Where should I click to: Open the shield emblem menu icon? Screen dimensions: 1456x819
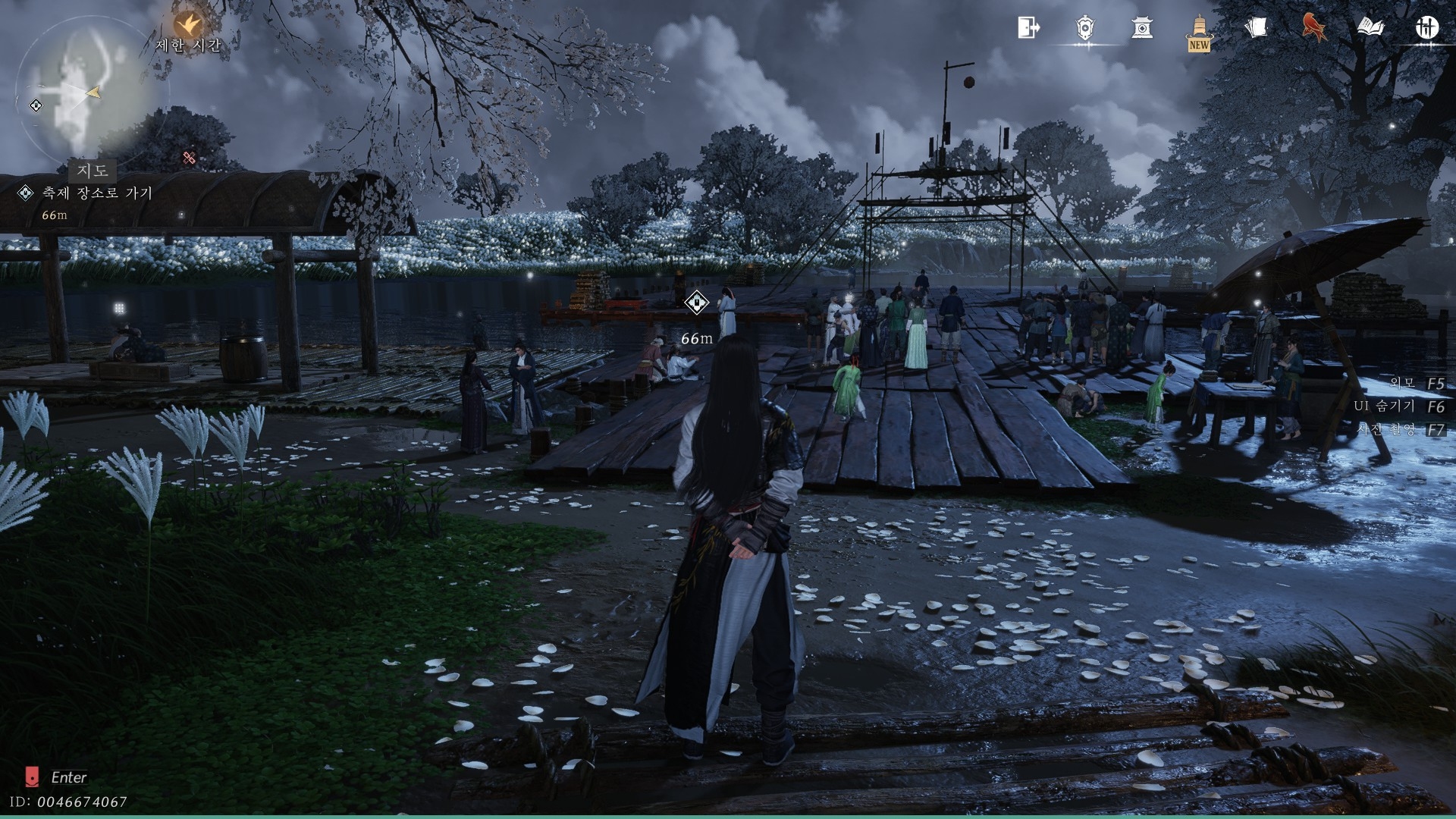tap(1085, 28)
